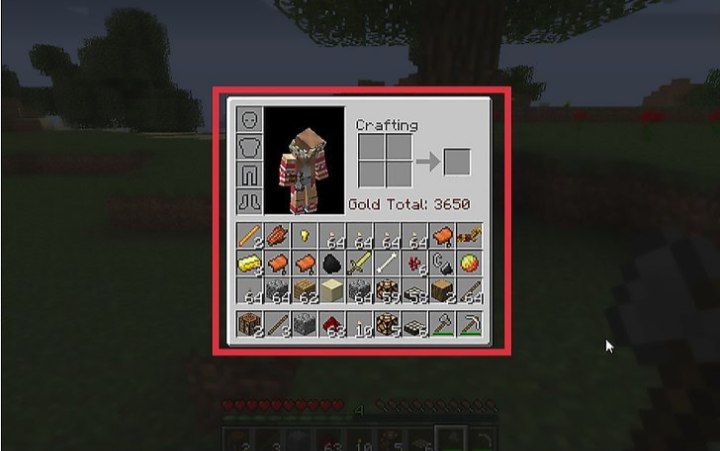Select the gold nugget item

[x=304, y=238]
